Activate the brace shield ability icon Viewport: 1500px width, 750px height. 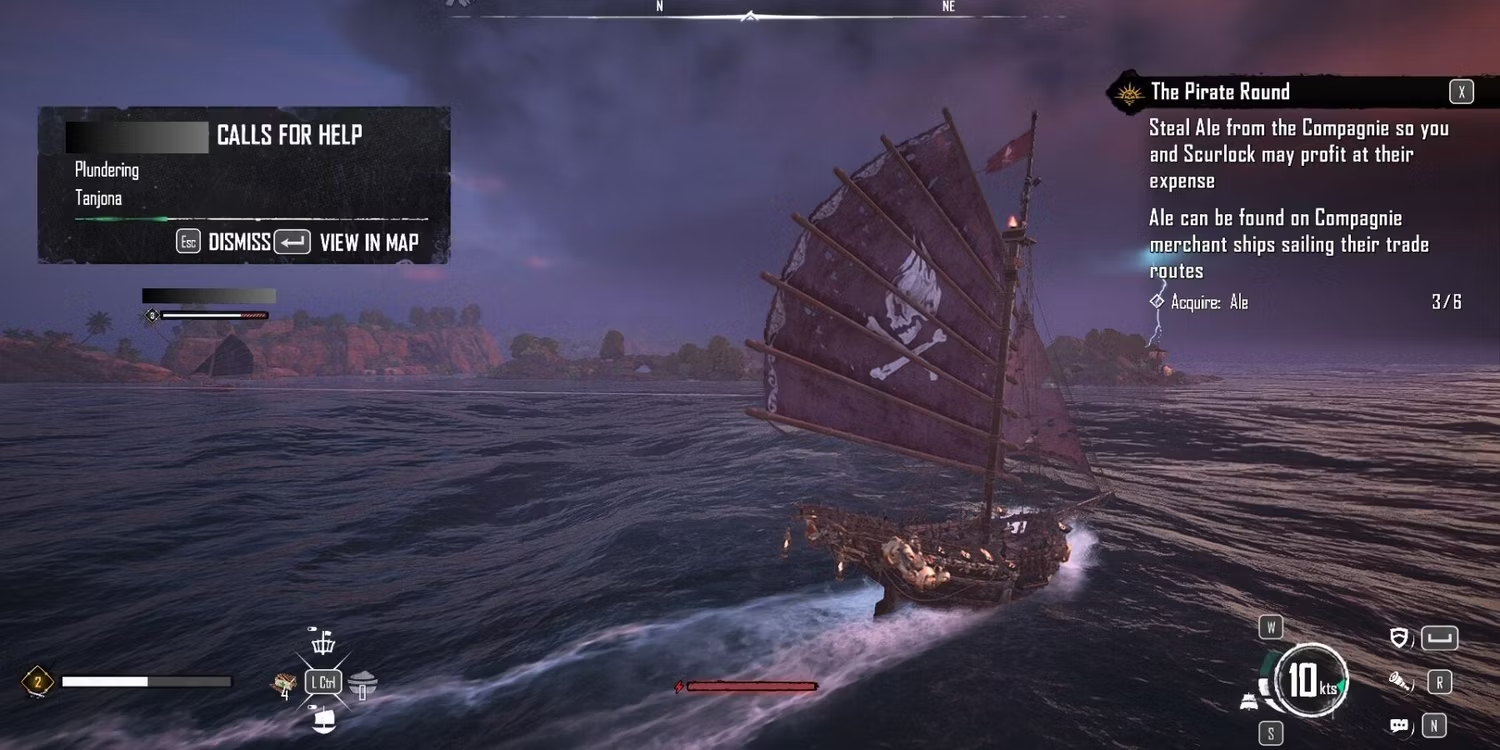(x=1399, y=638)
